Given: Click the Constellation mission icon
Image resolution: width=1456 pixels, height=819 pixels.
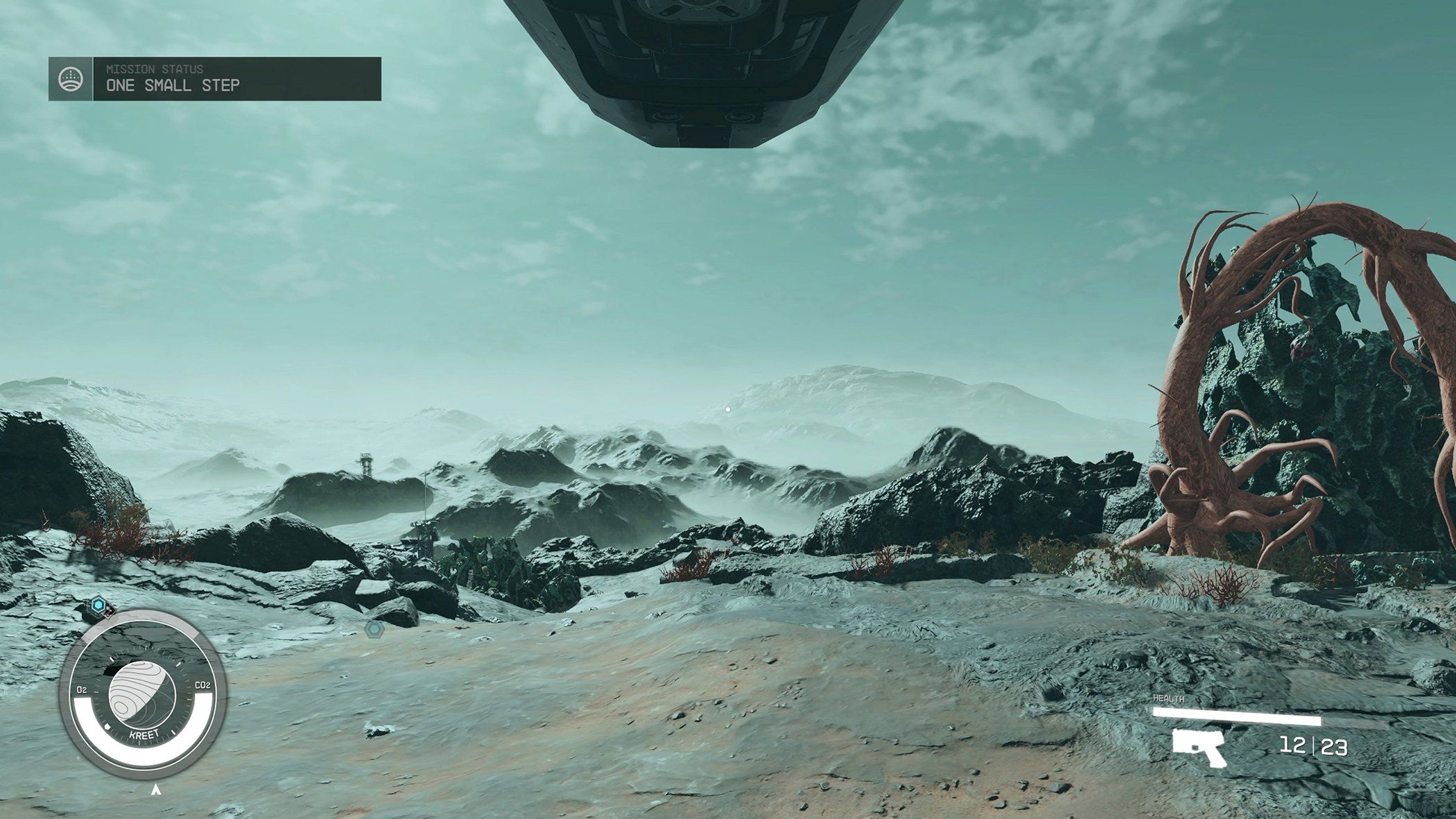Looking at the screenshot, I should [71, 78].
